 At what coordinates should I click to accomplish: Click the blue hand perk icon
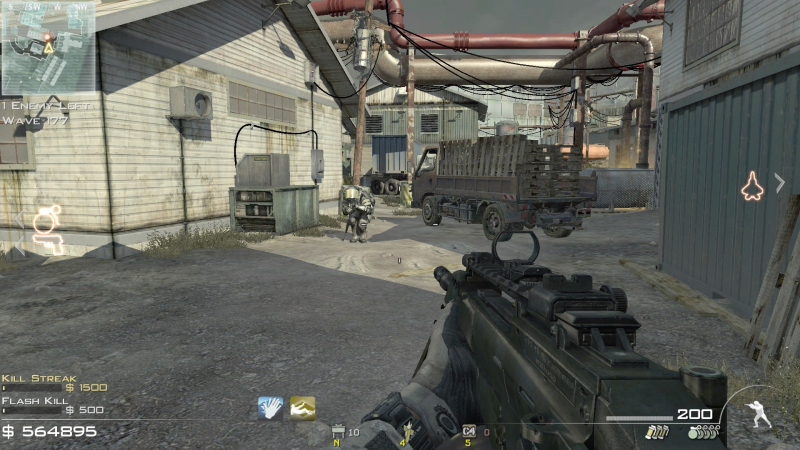coord(270,407)
